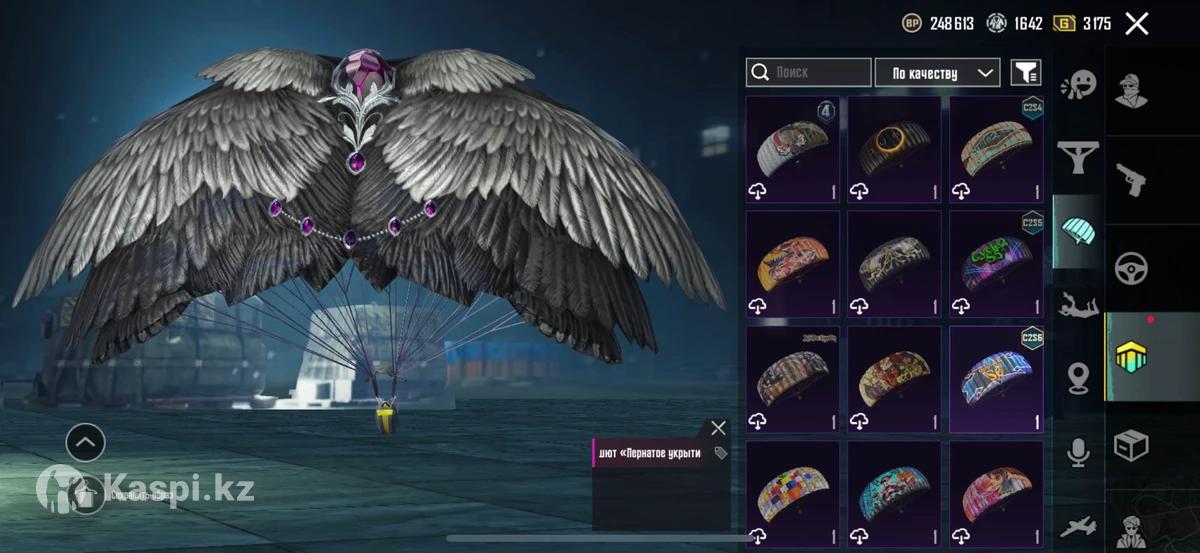This screenshot has width=1200, height=553.
Task: Select the colorful checkered parachute
Action: (x=792, y=494)
